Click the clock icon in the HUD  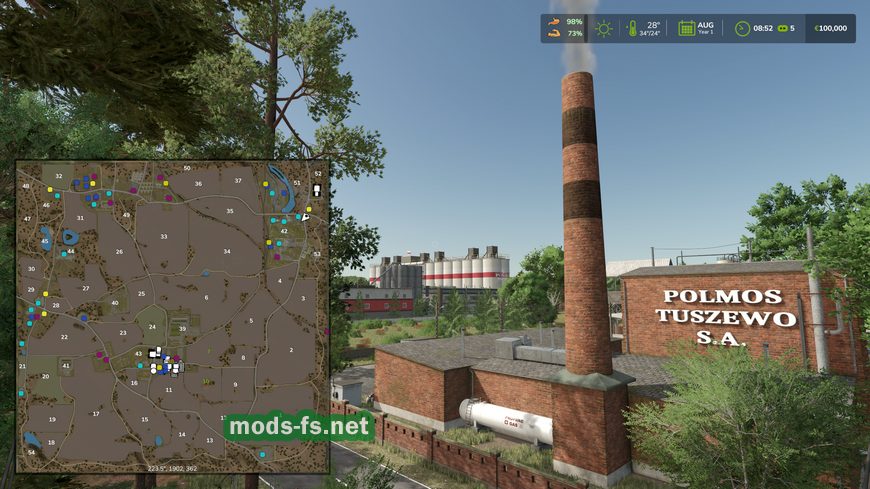pyautogui.click(x=742, y=28)
